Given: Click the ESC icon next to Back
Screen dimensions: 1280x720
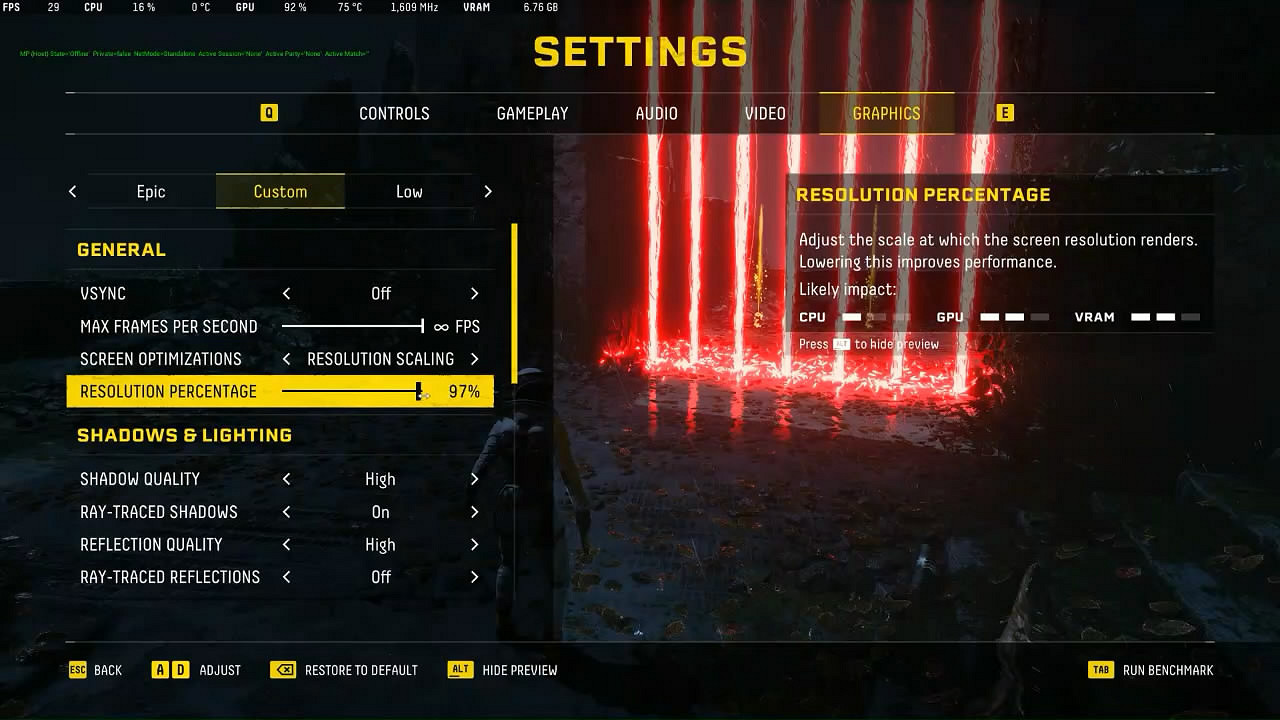Looking at the screenshot, I should click(77, 670).
